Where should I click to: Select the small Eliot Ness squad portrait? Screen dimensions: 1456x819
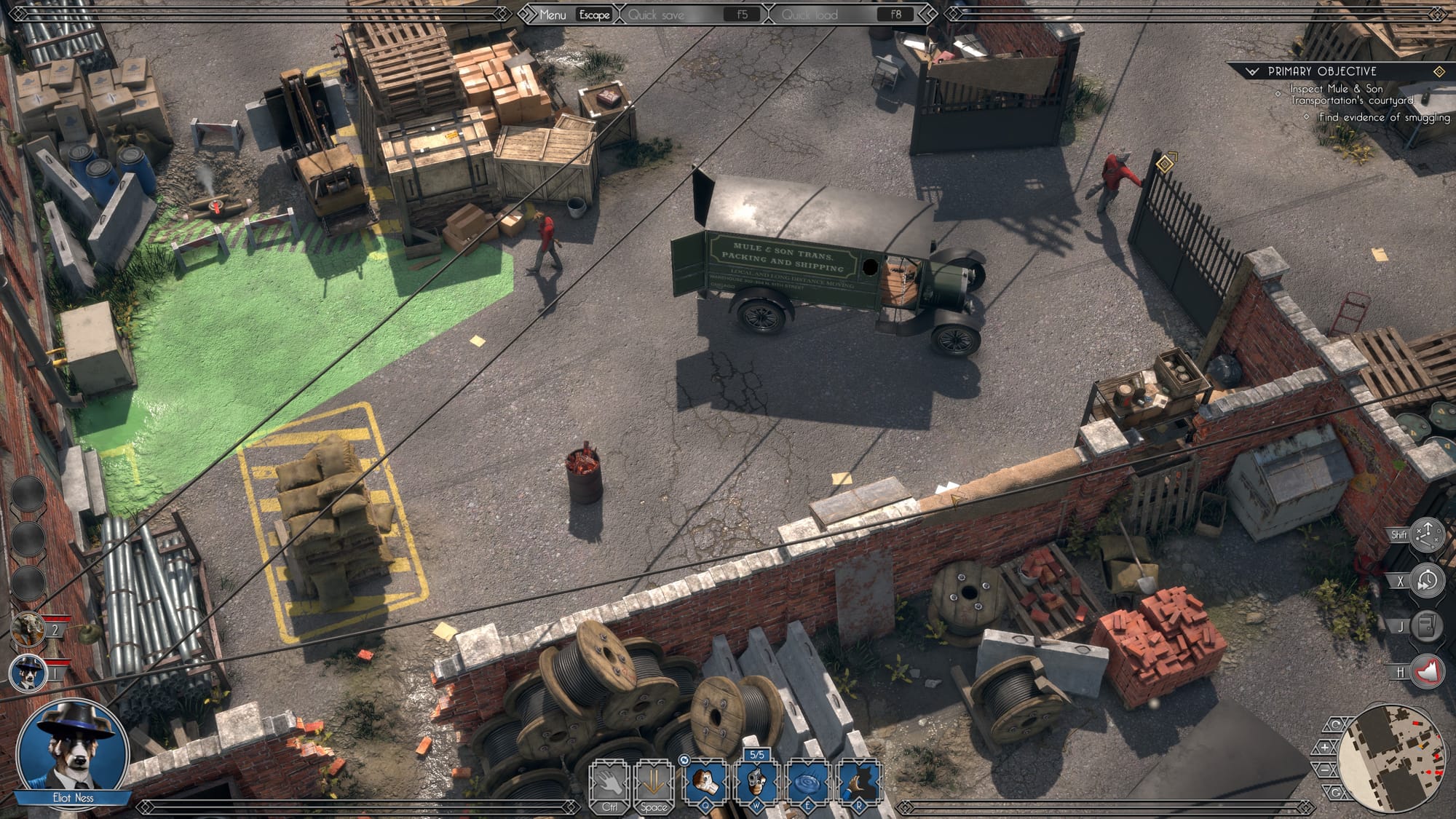pos(28,671)
